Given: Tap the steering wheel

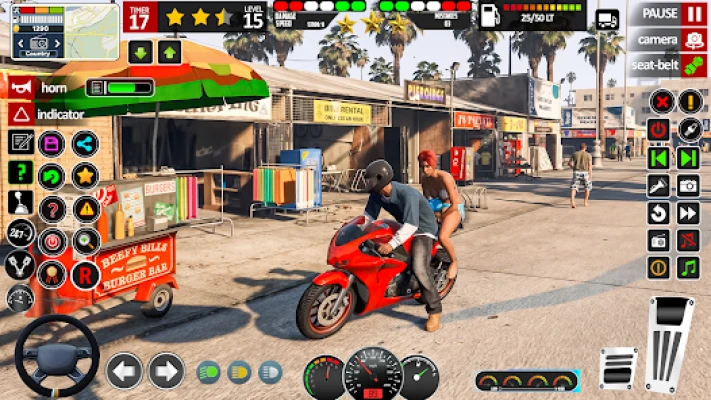Looking at the screenshot, I should click(56, 355).
